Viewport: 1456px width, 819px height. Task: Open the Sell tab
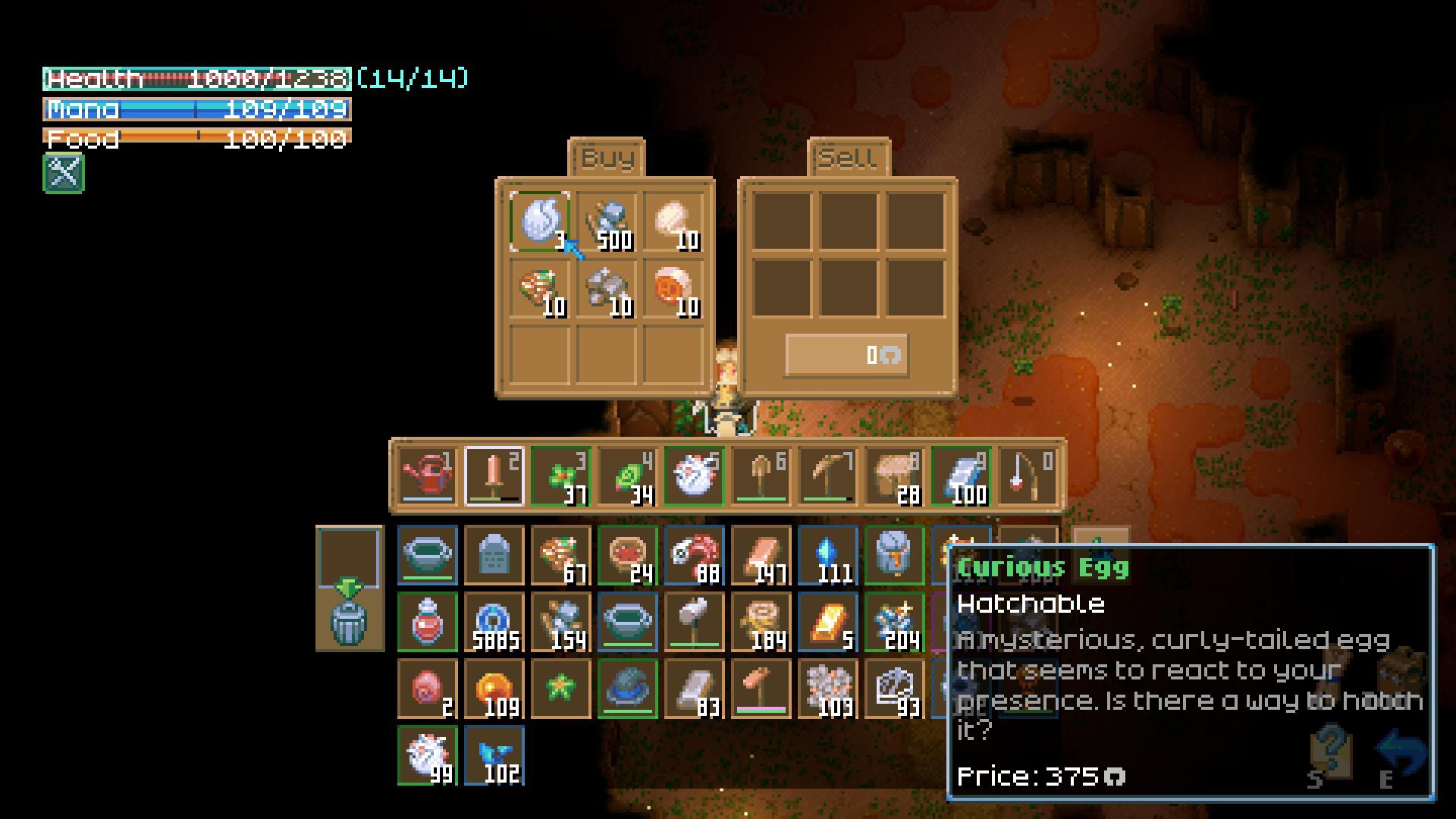(x=848, y=158)
